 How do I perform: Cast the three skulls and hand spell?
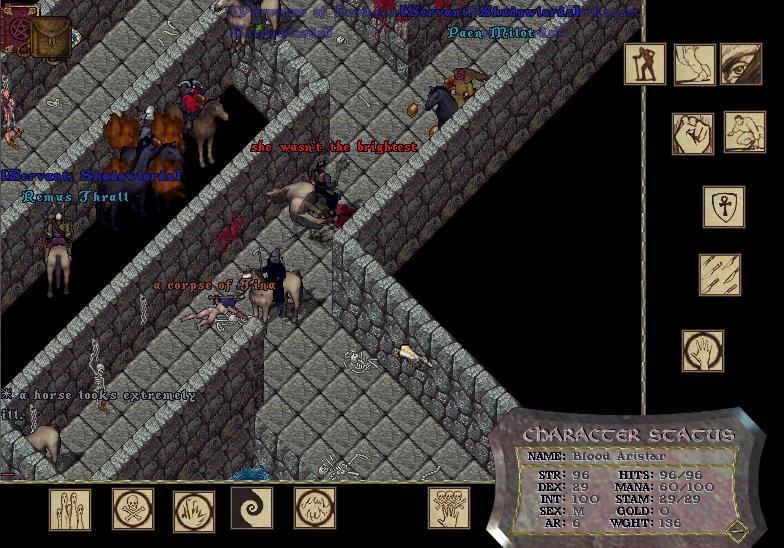pos(449,508)
